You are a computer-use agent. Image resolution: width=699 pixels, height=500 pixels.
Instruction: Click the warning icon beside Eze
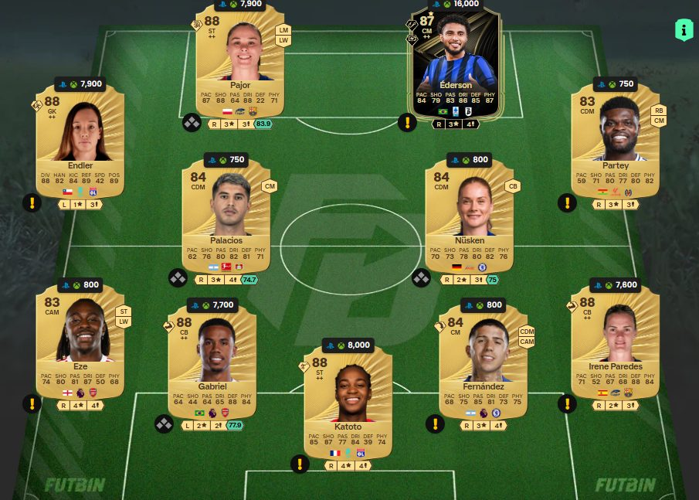point(33,404)
